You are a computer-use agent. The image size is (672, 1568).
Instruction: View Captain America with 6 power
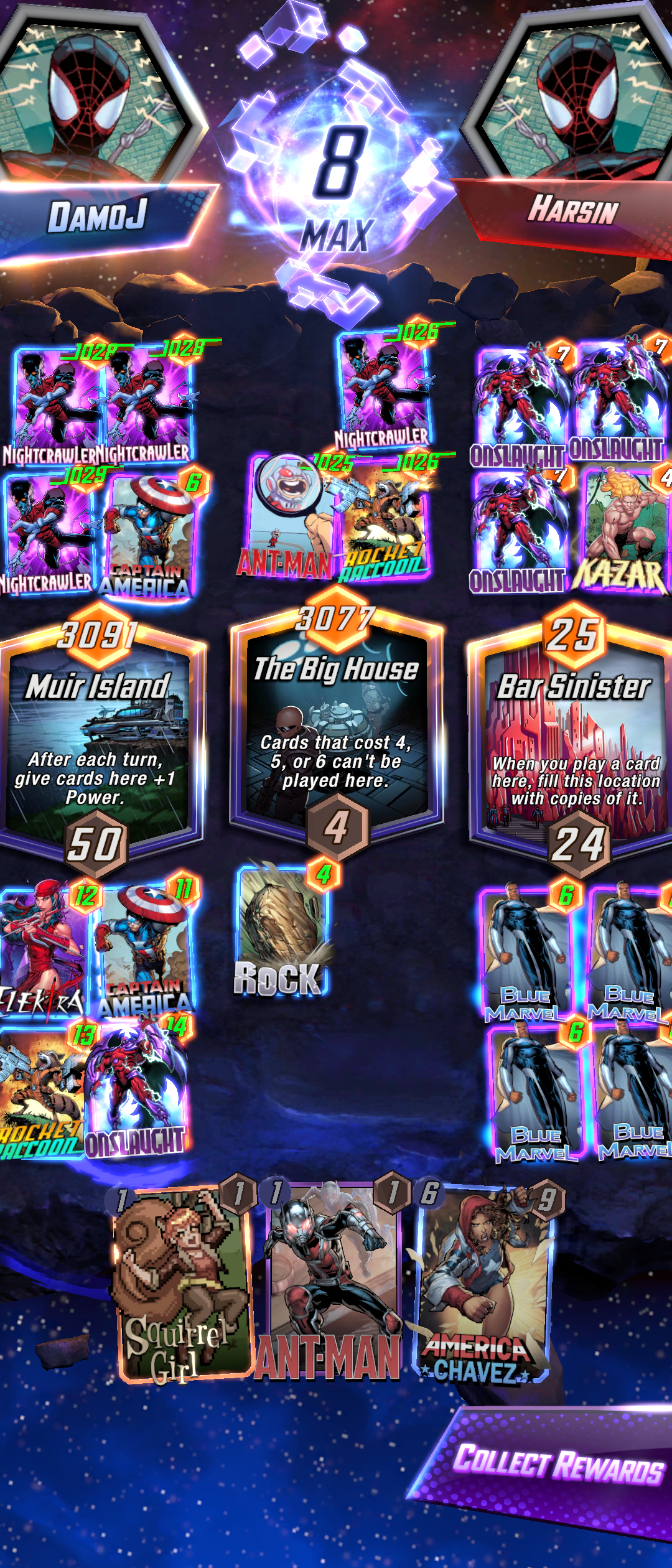coord(149,535)
